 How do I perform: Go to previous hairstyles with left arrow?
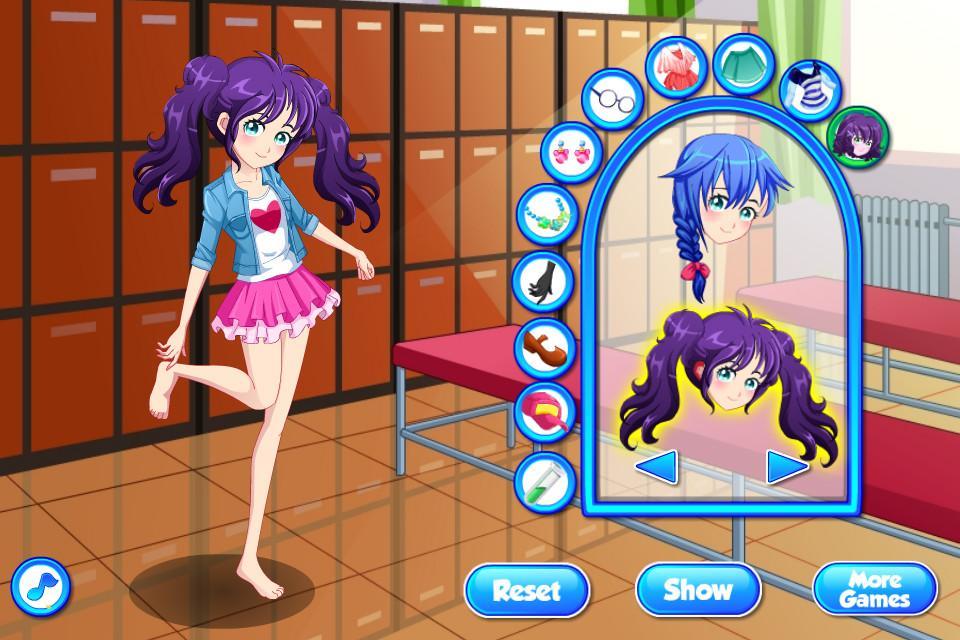(657, 465)
